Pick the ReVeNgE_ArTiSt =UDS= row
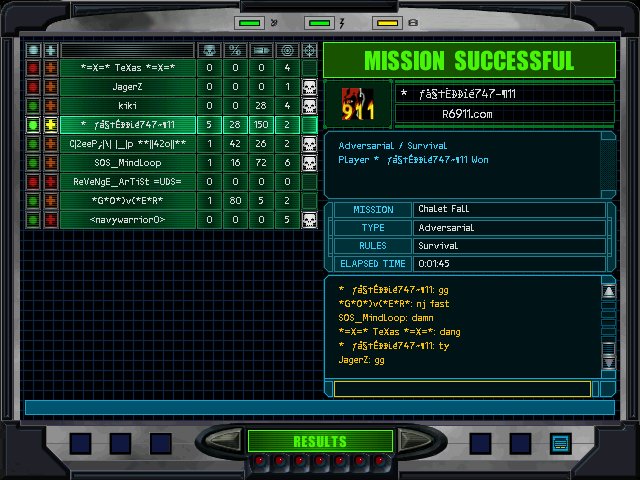This screenshot has height=480, width=640. [x=127, y=182]
